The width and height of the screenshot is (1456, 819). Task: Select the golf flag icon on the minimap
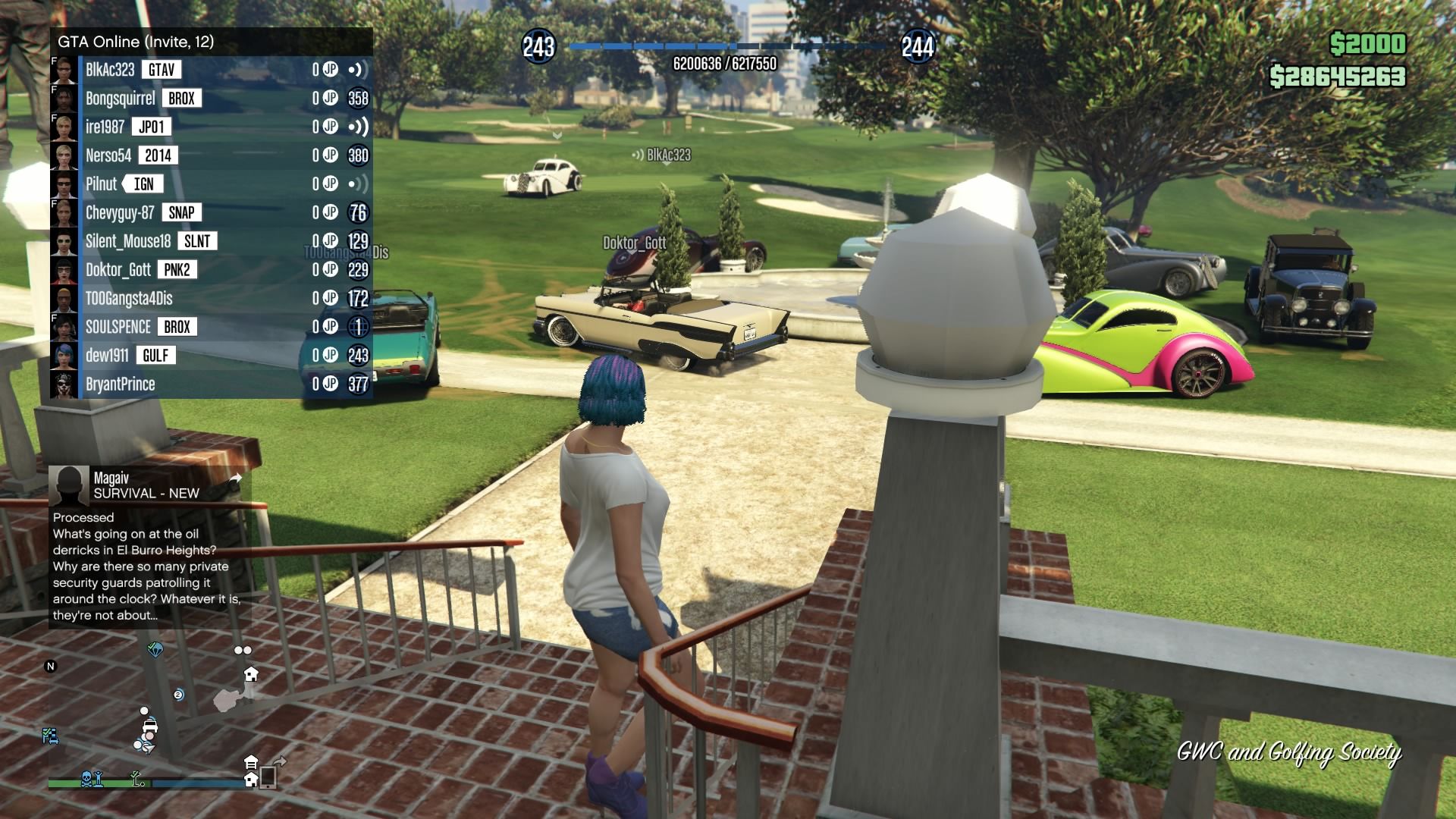(135, 779)
